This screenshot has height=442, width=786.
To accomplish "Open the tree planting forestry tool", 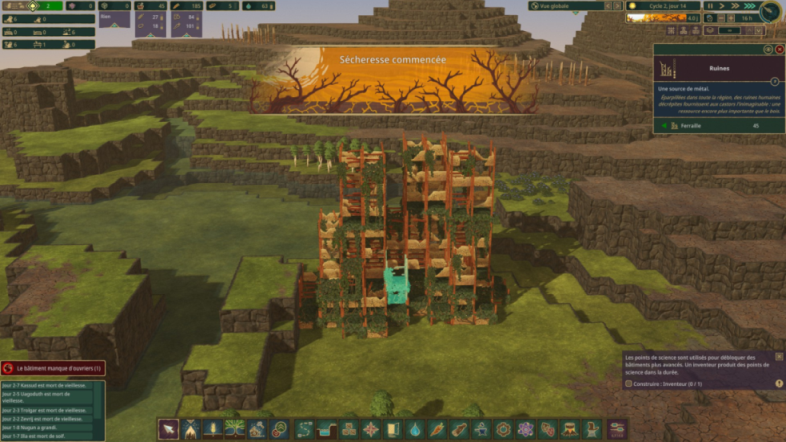I will click(235, 429).
